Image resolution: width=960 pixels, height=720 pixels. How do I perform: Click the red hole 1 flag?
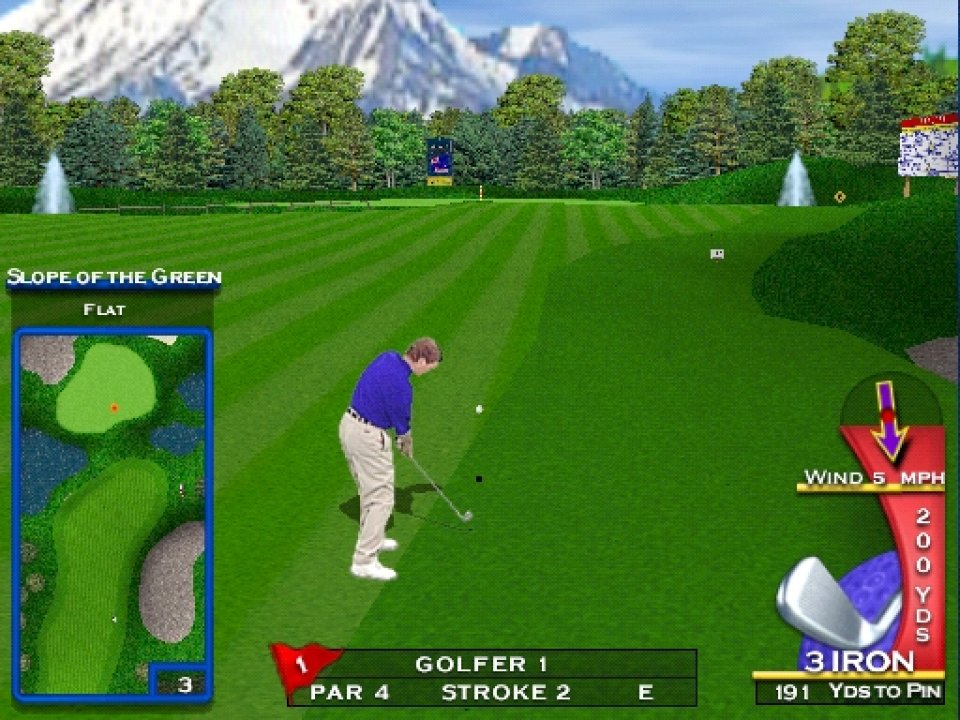pyautogui.click(x=303, y=664)
